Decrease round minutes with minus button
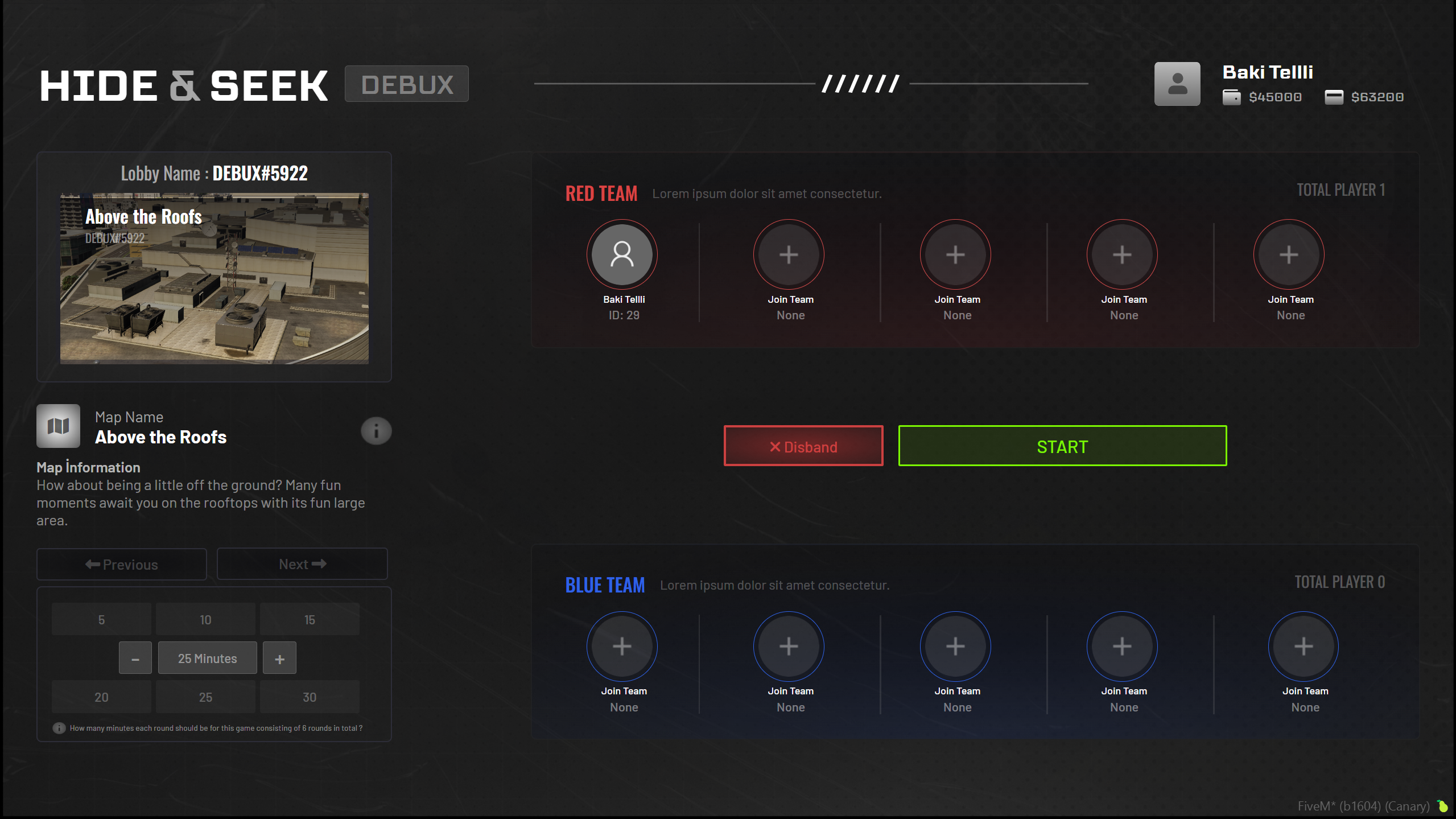The width and height of the screenshot is (1456, 819). coord(135,659)
